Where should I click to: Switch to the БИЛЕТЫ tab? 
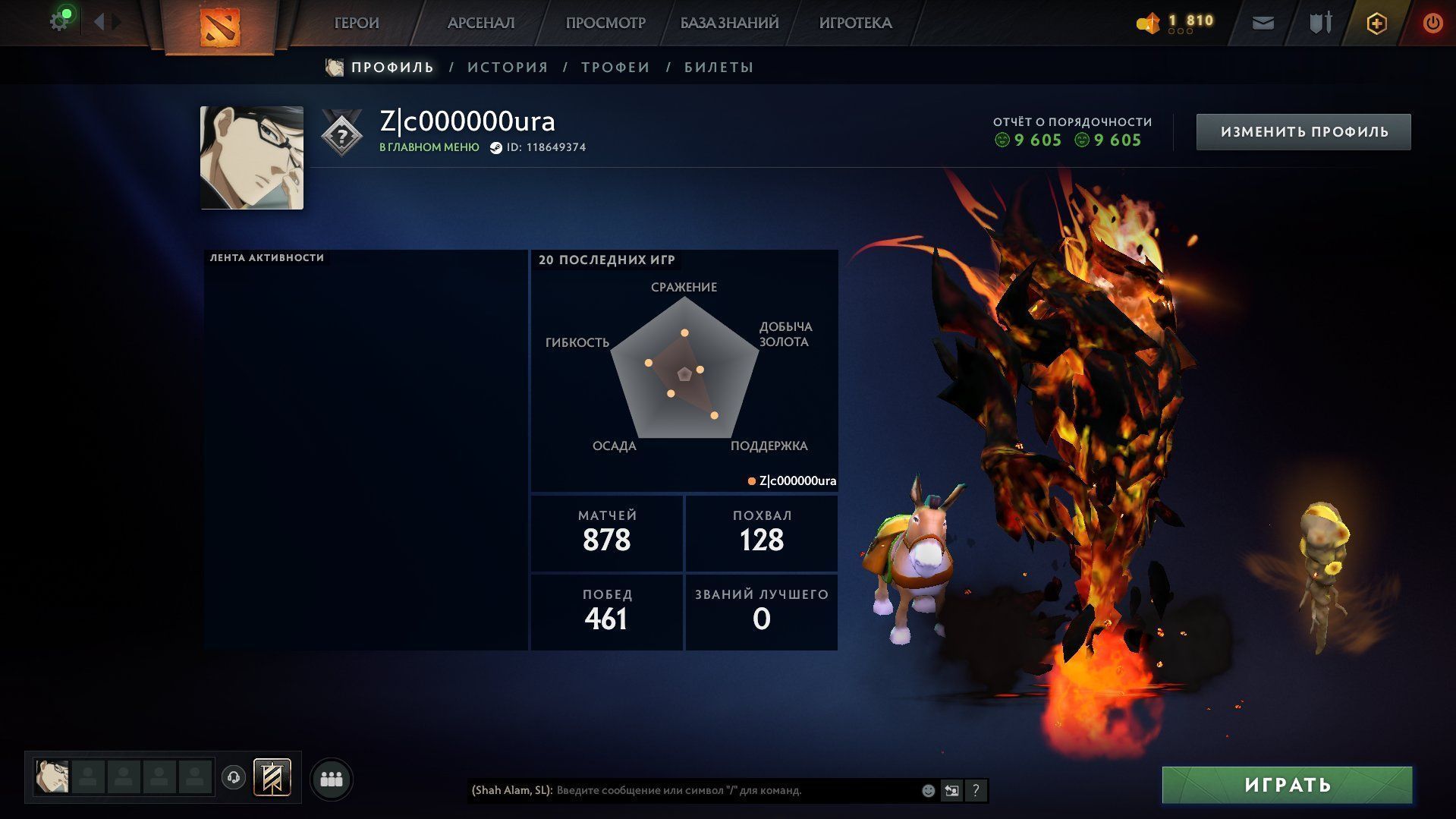tap(719, 68)
